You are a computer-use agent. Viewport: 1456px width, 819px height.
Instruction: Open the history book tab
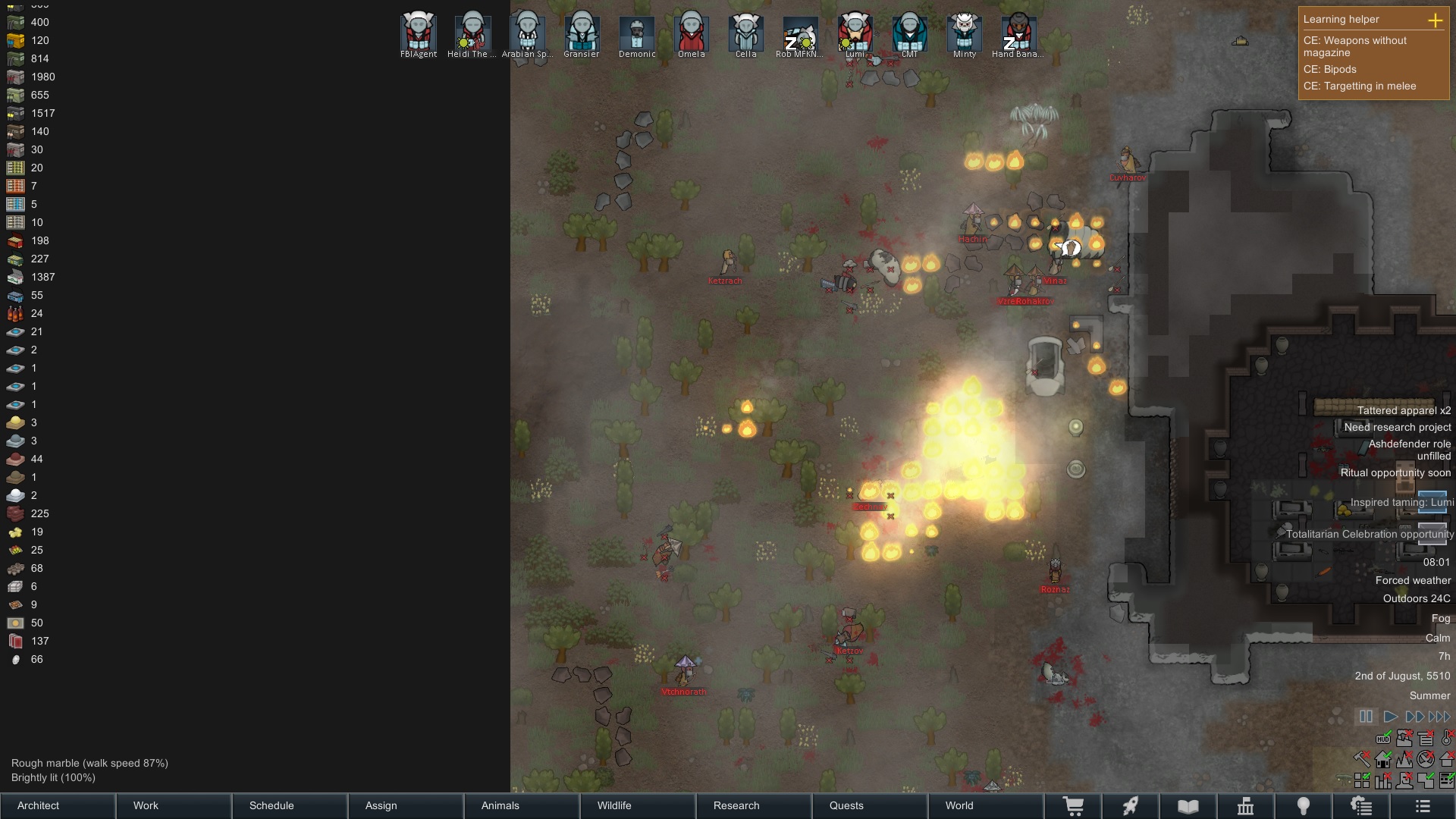pyautogui.click(x=1188, y=806)
